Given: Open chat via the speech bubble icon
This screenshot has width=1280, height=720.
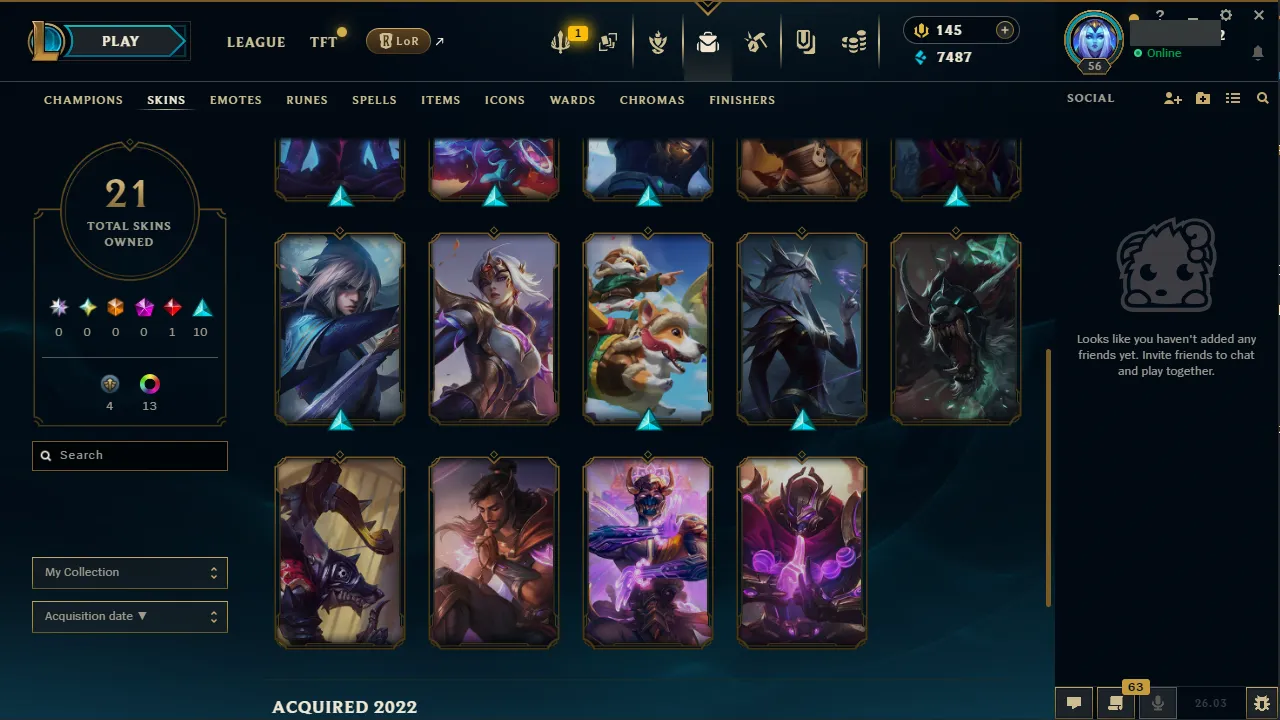Looking at the screenshot, I should click(1073, 703).
